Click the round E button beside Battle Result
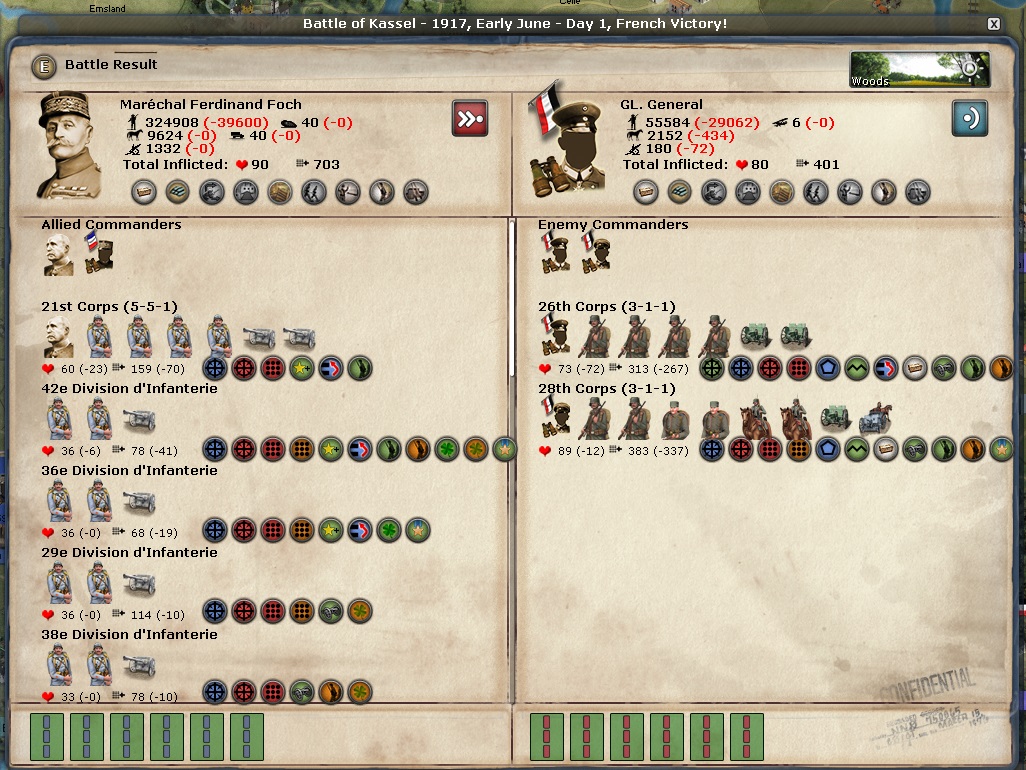Screen dimensions: 1026x770 43,66
